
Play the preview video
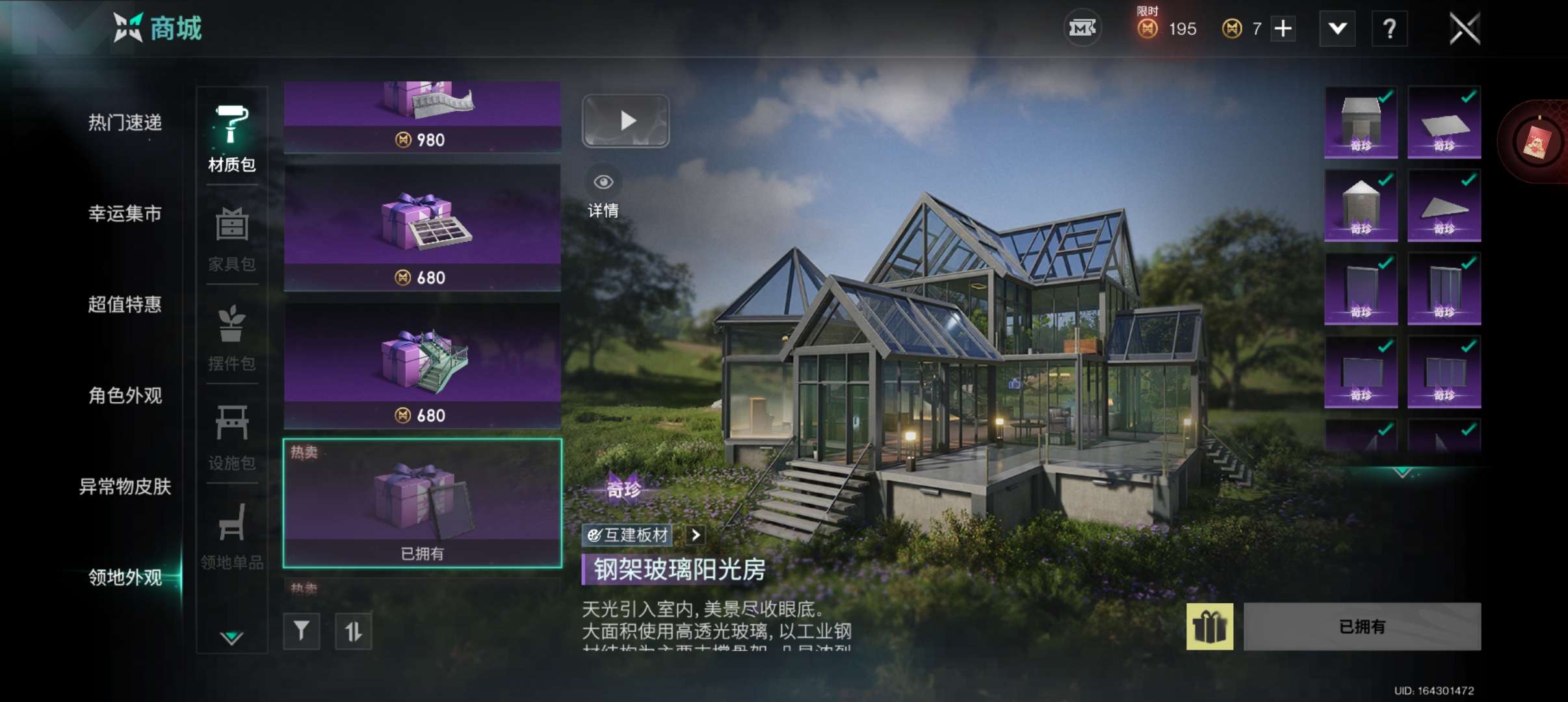point(625,121)
